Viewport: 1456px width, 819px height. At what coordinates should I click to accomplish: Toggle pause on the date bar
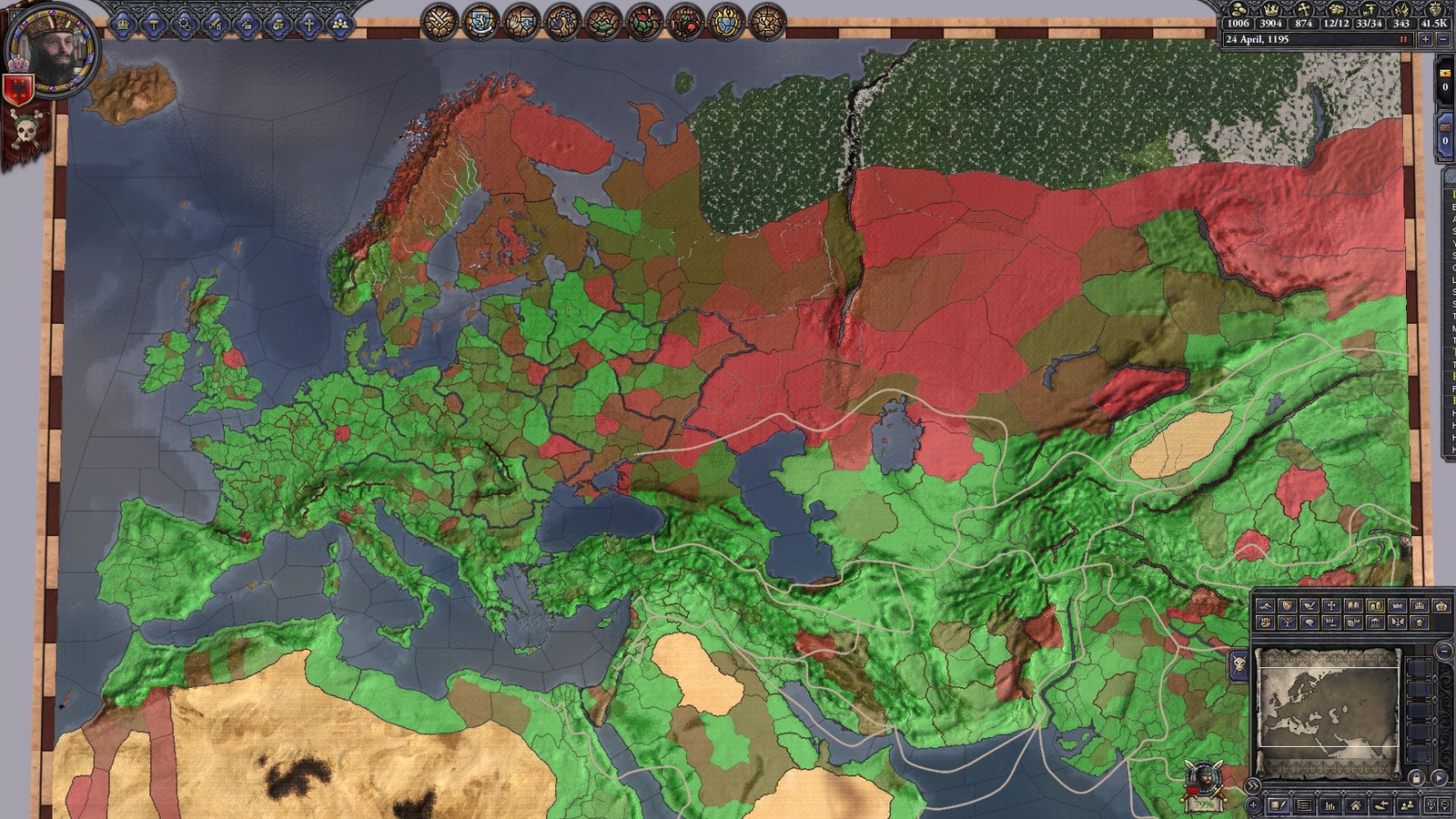click(x=1403, y=40)
